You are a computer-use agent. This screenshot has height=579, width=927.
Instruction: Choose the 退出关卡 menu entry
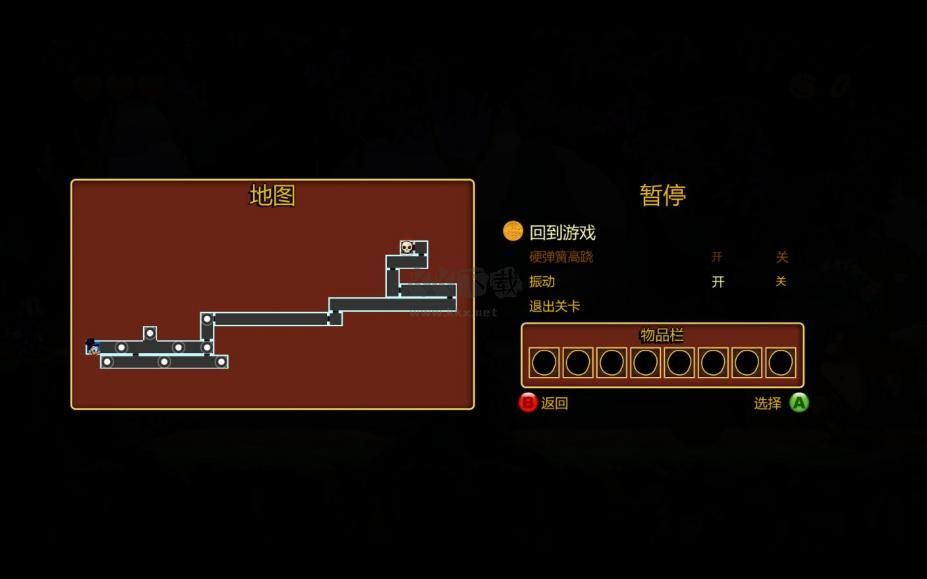pyautogui.click(x=554, y=306)
